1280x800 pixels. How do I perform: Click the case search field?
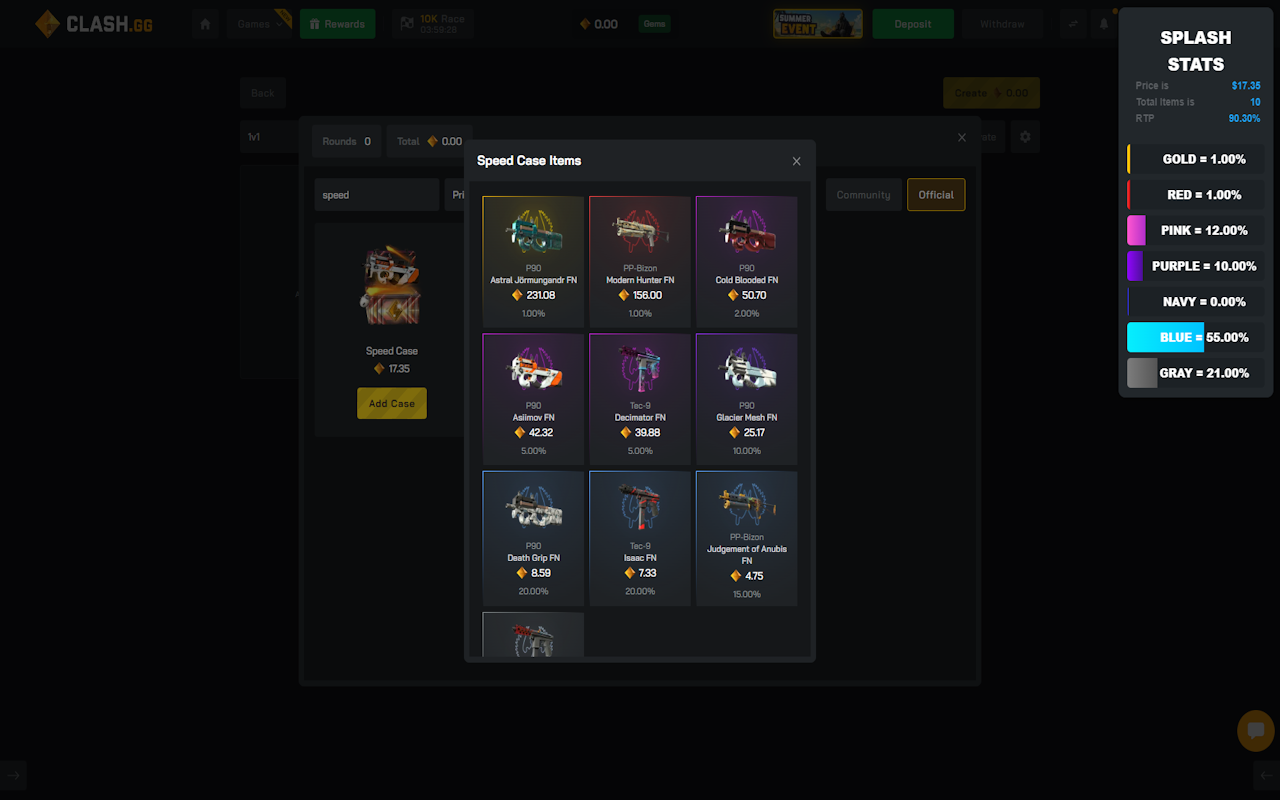[x=376, y=195]
